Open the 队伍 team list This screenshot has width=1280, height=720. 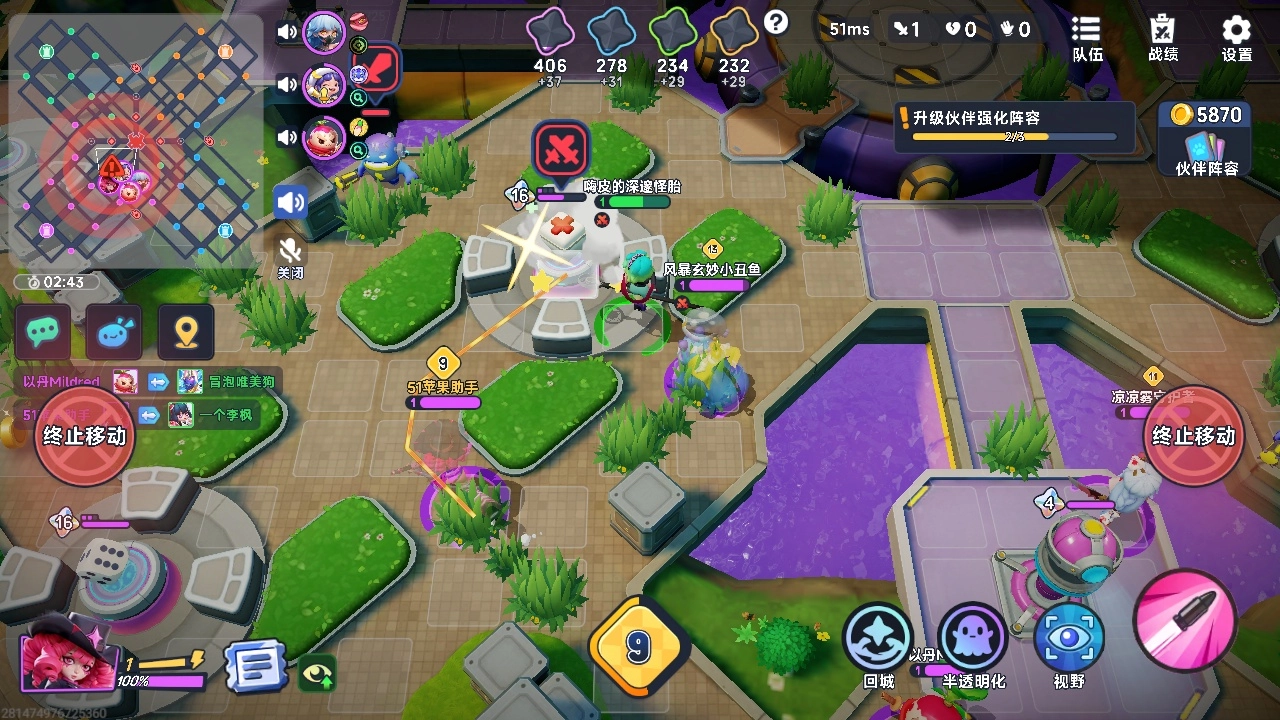click(1086, 38)
